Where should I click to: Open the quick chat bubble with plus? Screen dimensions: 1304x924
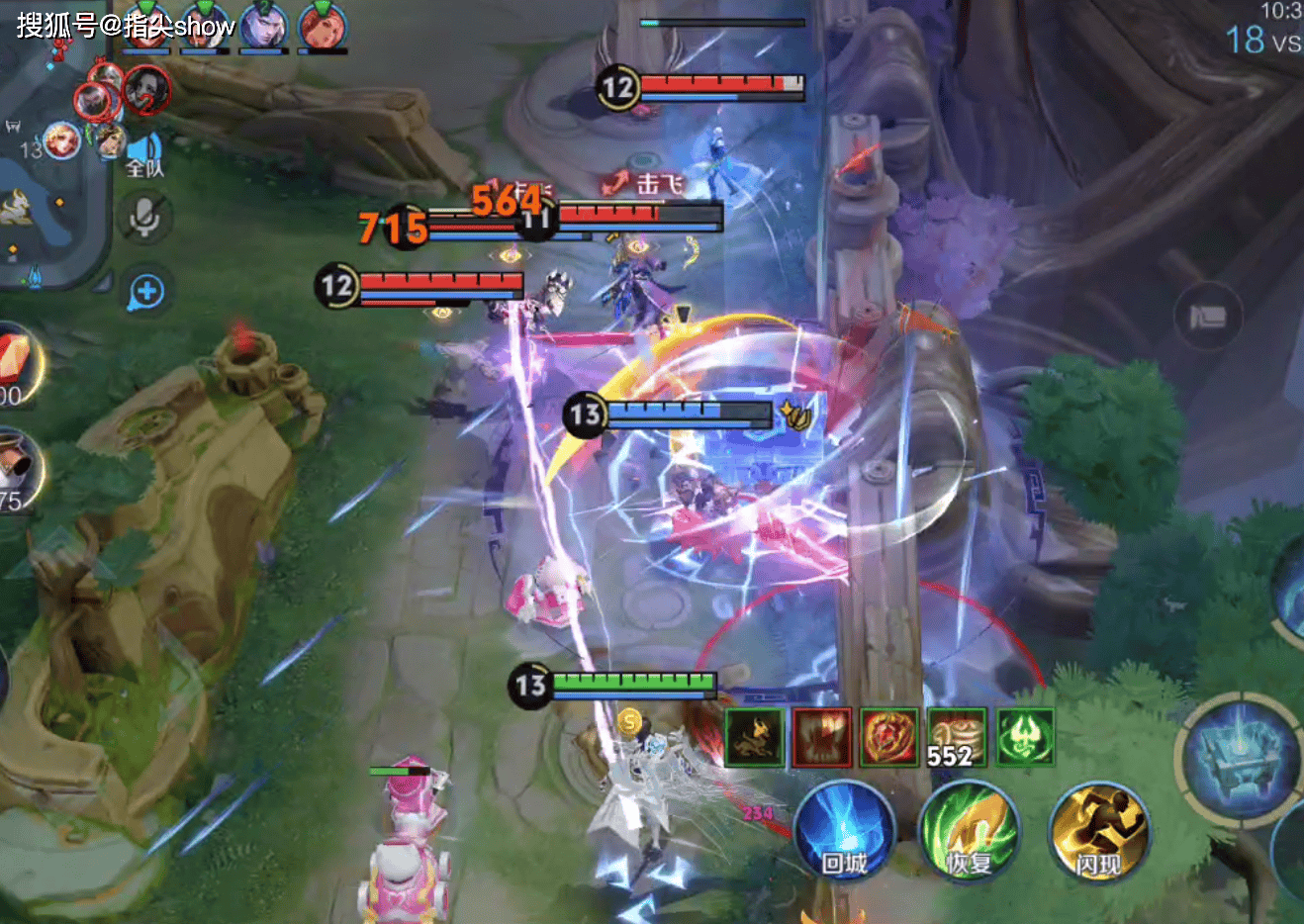coord(146,292)
